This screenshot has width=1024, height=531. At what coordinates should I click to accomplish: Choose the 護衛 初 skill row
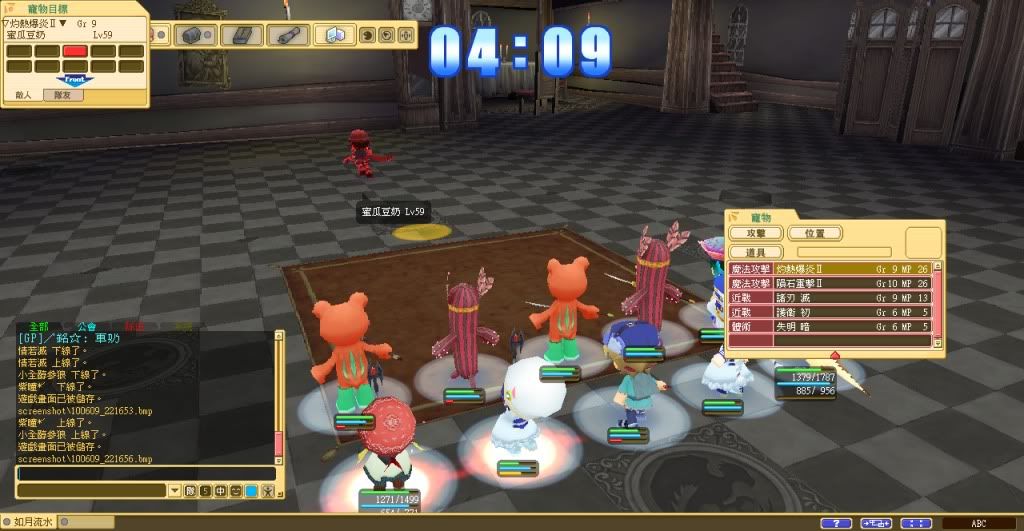coord(830,311)
